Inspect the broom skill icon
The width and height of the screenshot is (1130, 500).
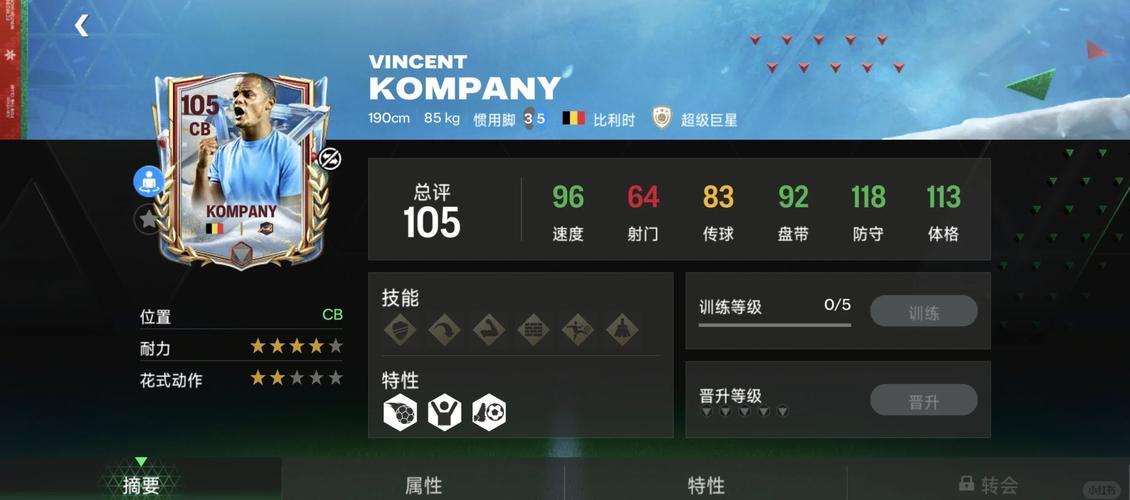coord(624,329)
